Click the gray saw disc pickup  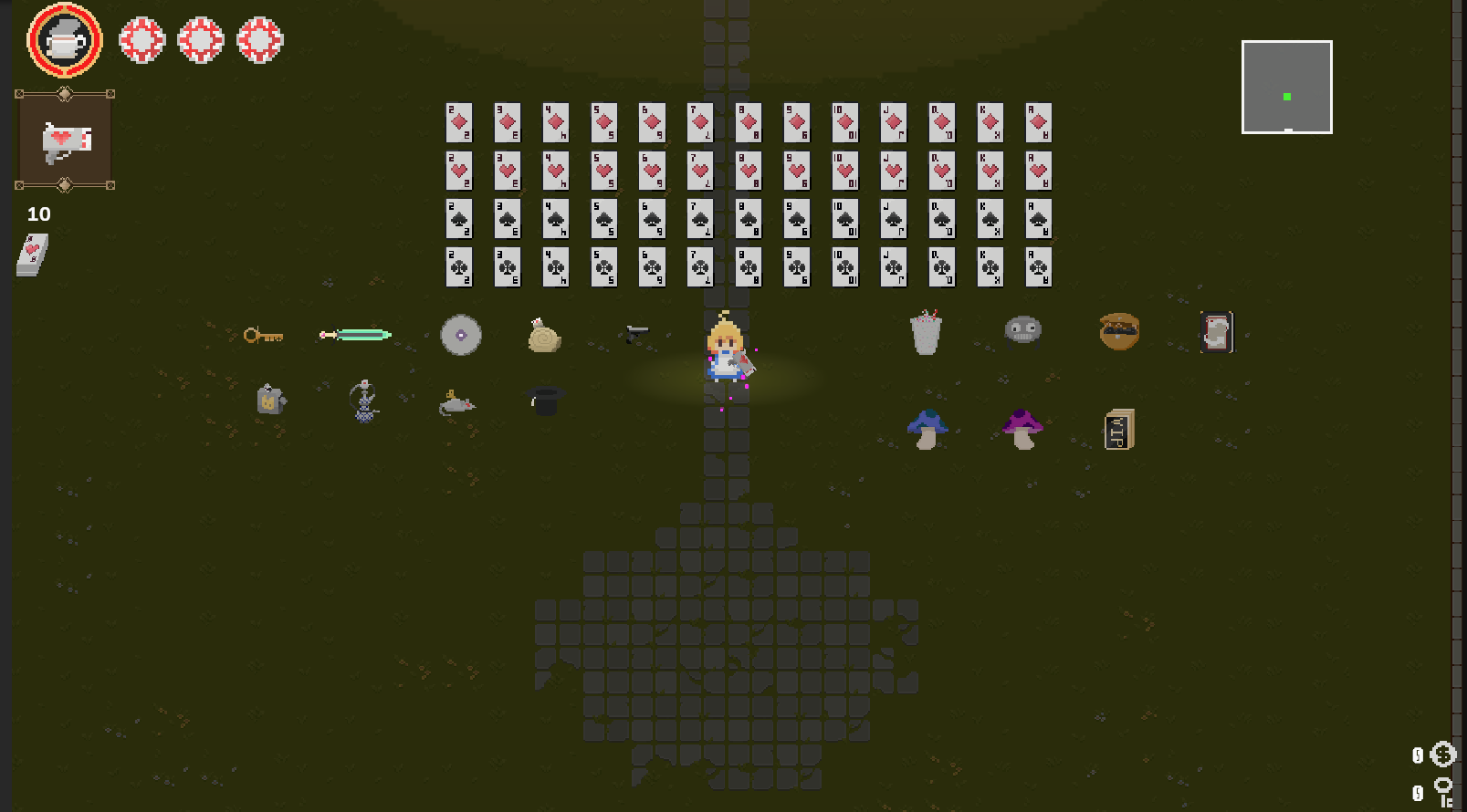pyautogui.click(x=461, y=334)
